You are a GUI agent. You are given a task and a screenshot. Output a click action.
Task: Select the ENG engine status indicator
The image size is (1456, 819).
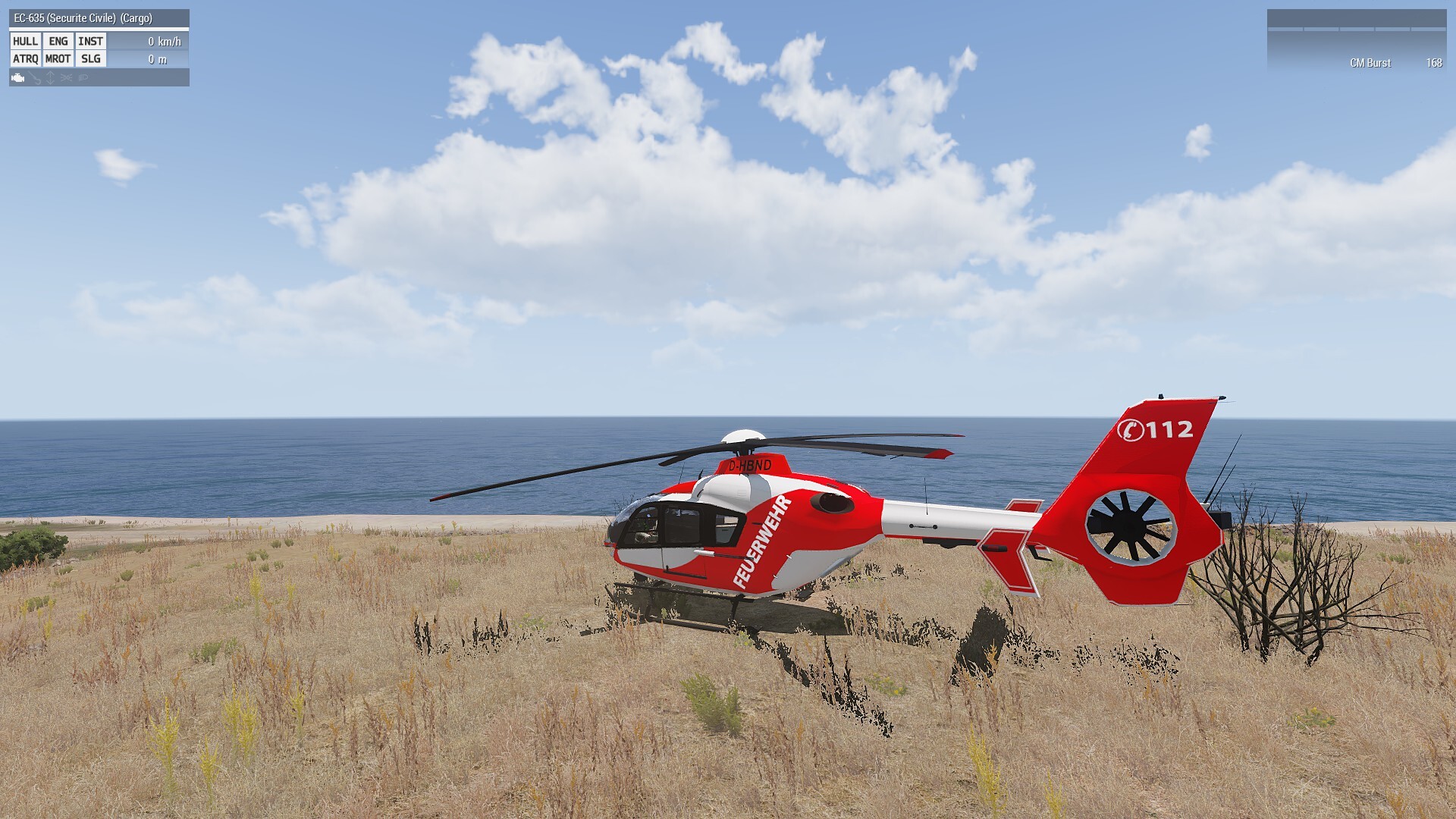click(58, 42)
